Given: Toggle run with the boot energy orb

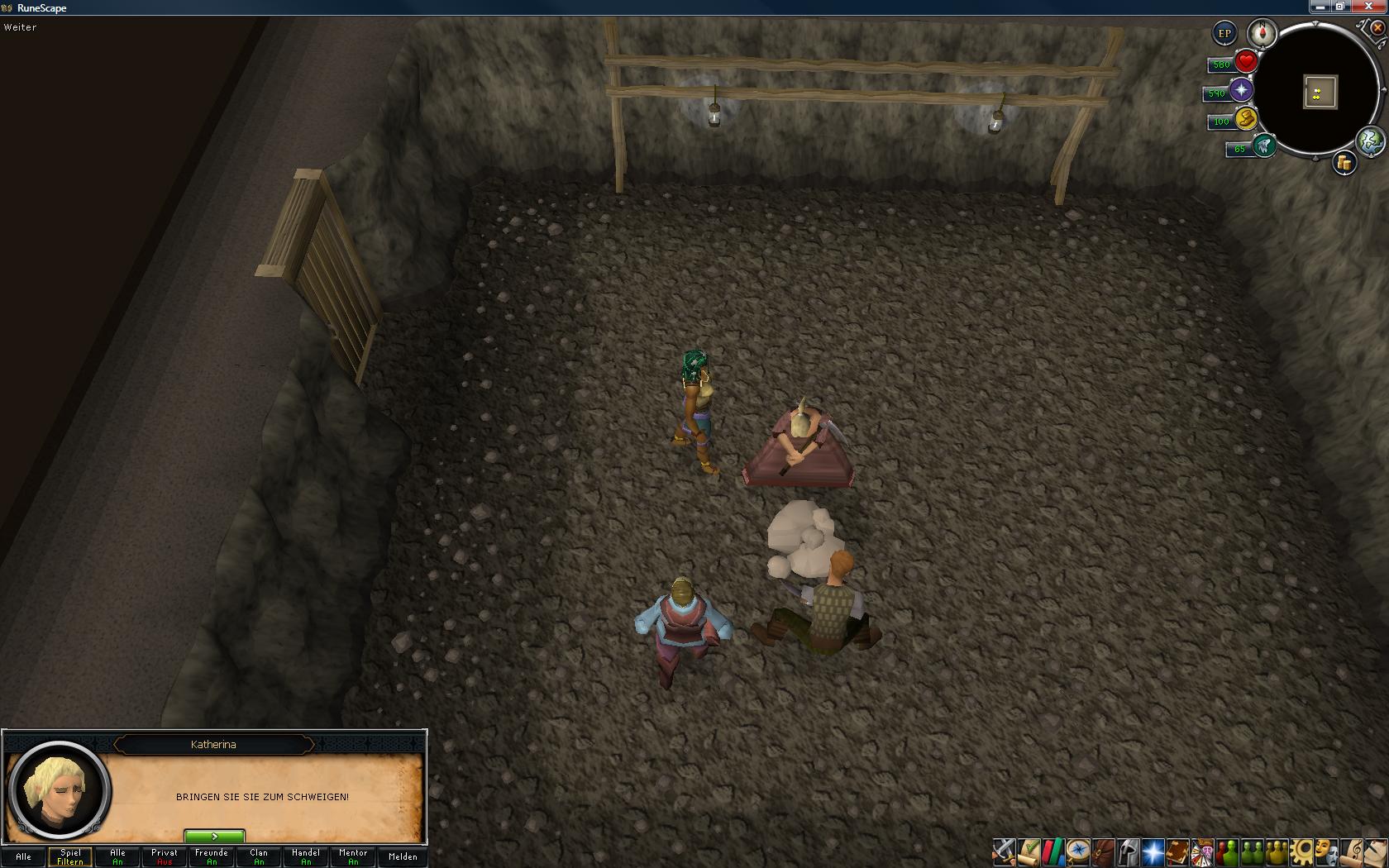Looking at the screenshot, I should point(1245,119).
